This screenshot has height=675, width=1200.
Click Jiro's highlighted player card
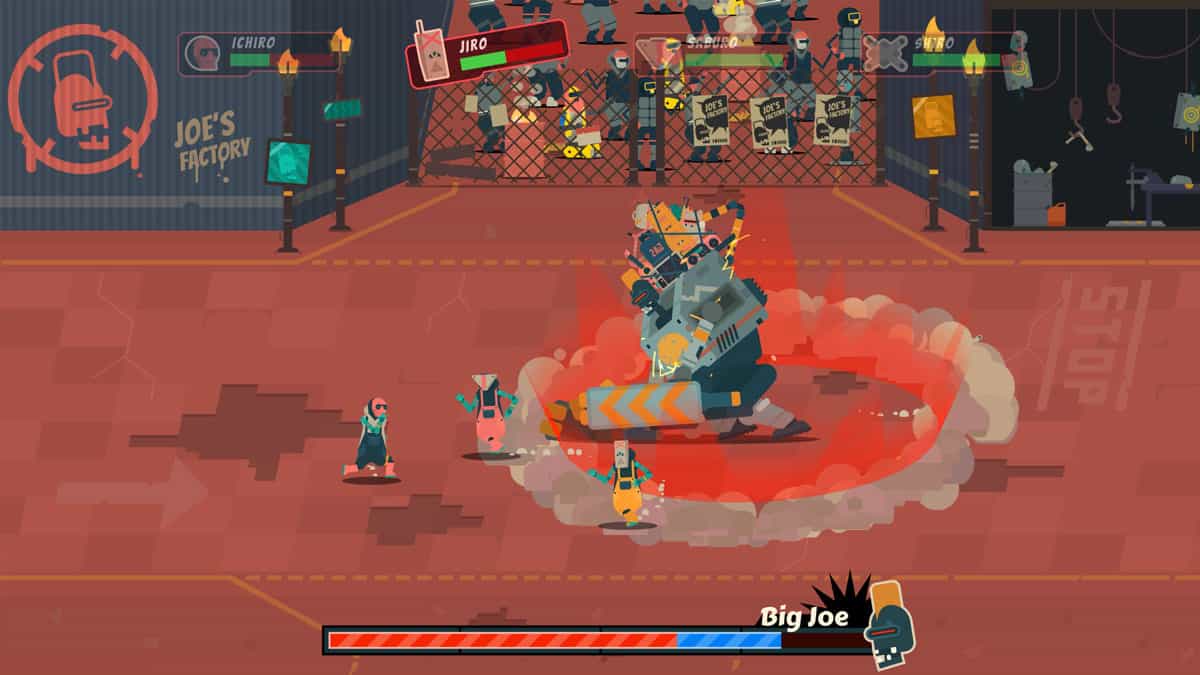pos(487,52)
